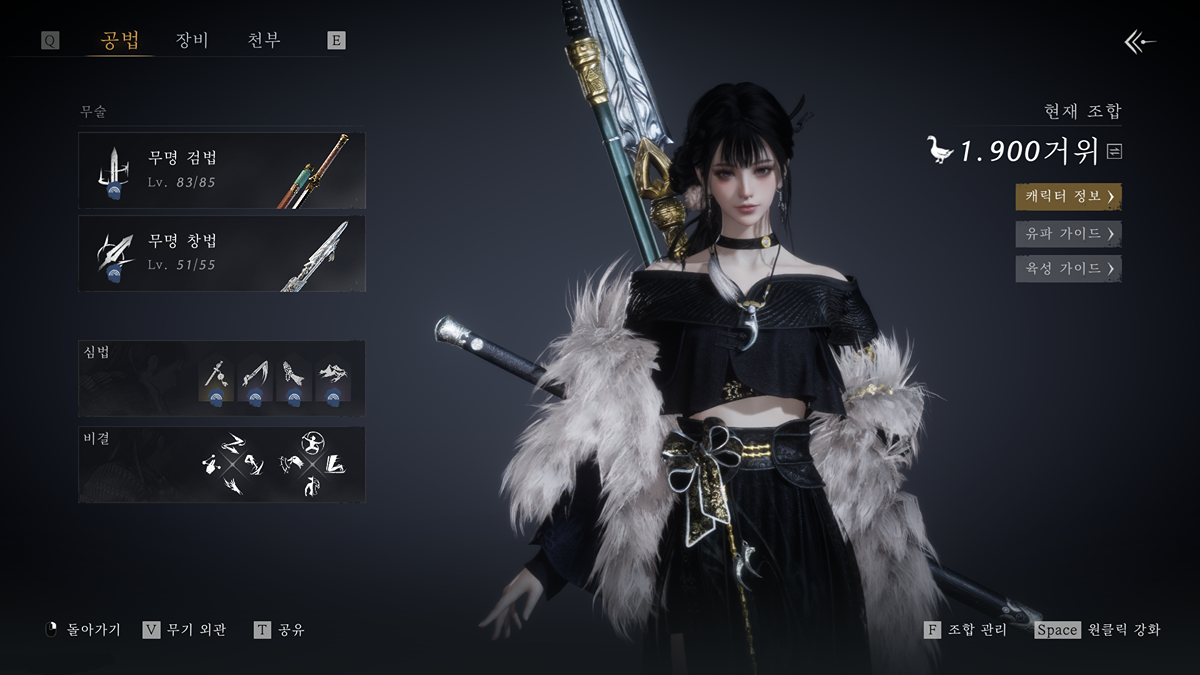Click the 돌아가기 return option

(x=84, y=630)
